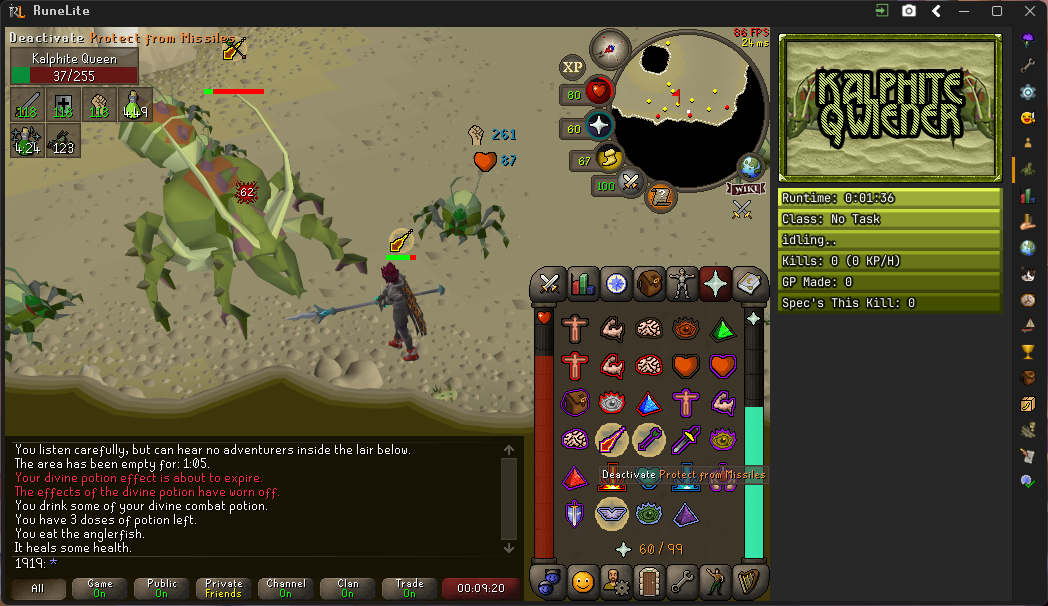Screen dimensions: 1048x606
Task: Switch to the Combat Options crossed-swords tab
Action: tap(549, 284)
